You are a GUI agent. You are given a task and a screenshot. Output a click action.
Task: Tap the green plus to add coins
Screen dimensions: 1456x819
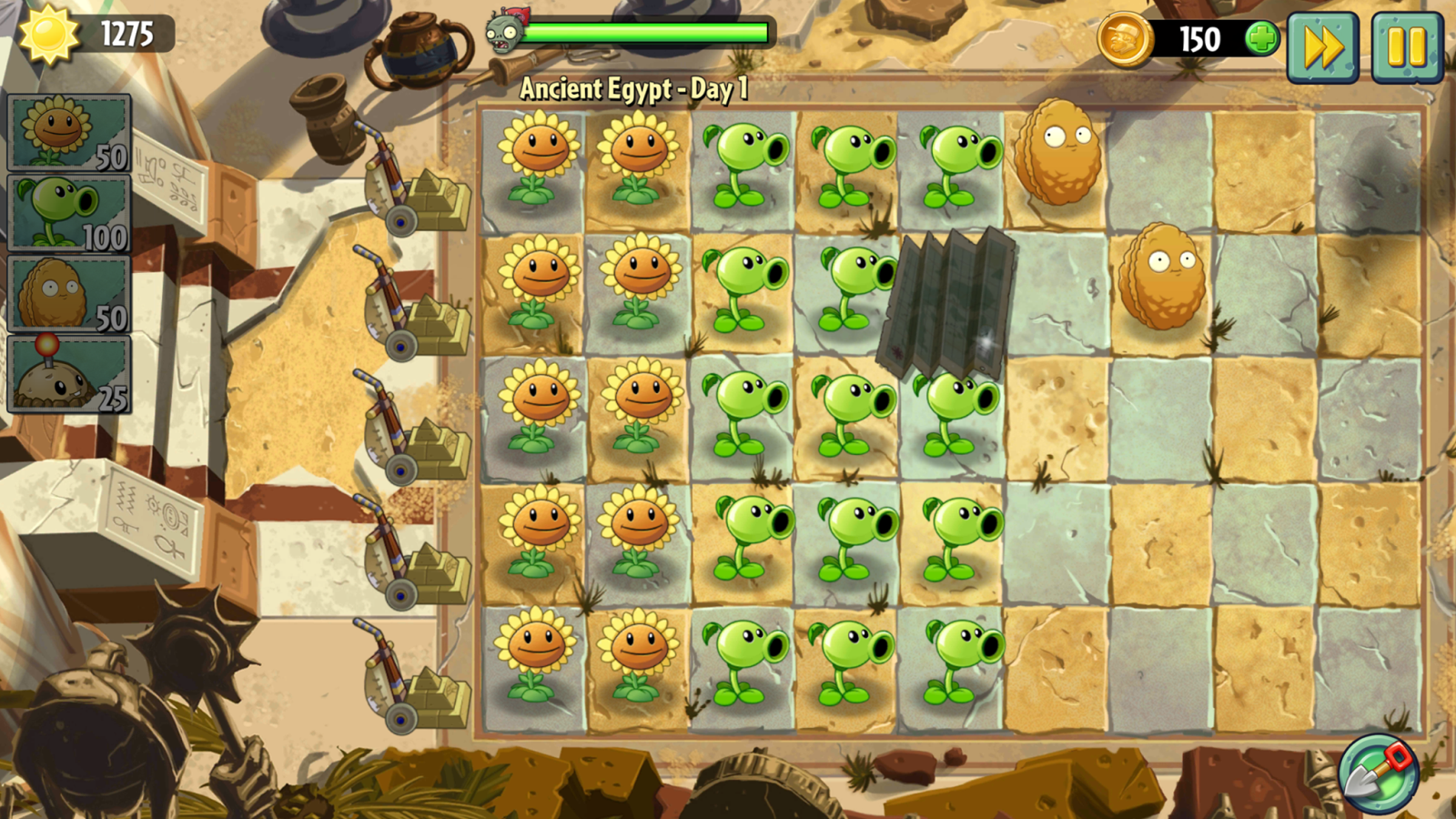click(x=1262, y=39)
